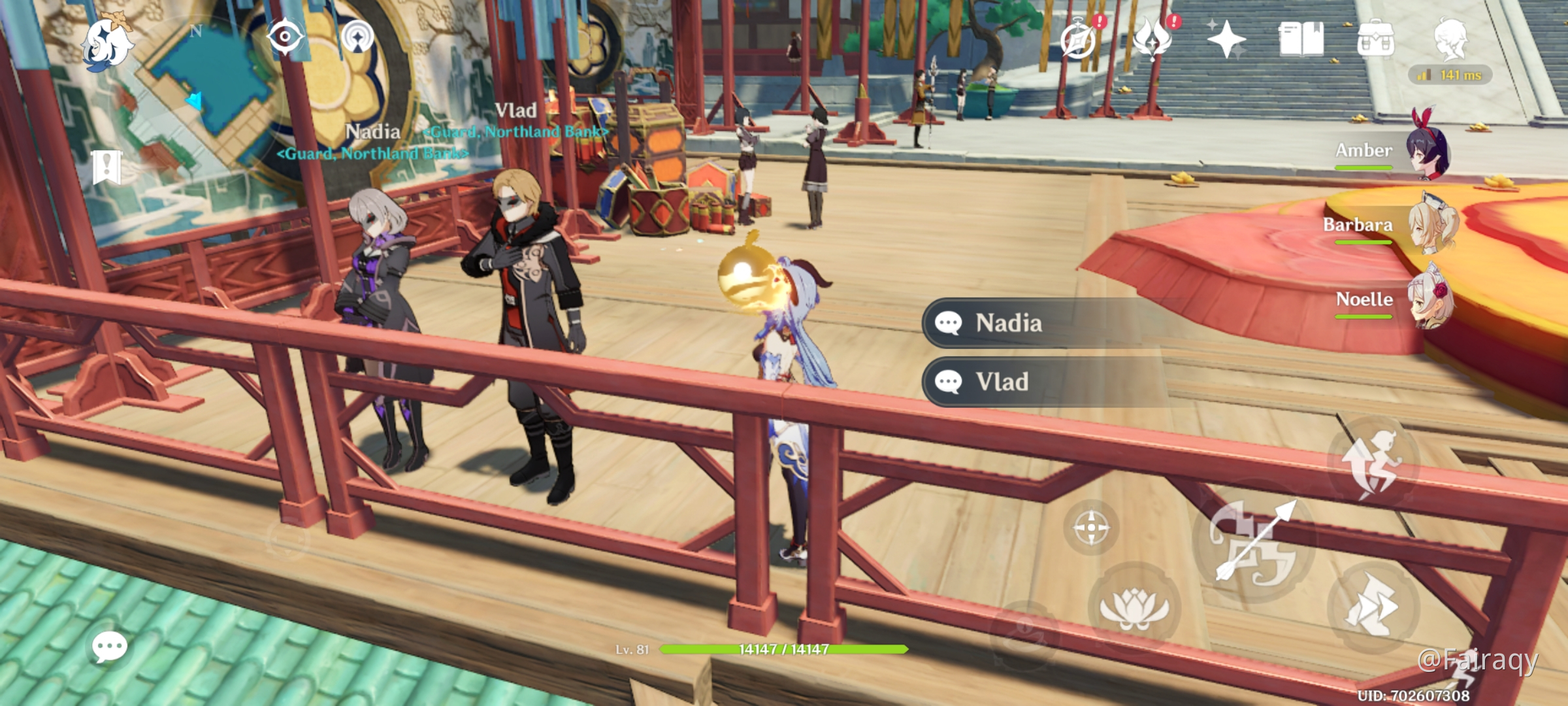Open the Battle Pass icon
Image resolution: width=1568 pixels, height=706 pixels.
(1153, 39)
